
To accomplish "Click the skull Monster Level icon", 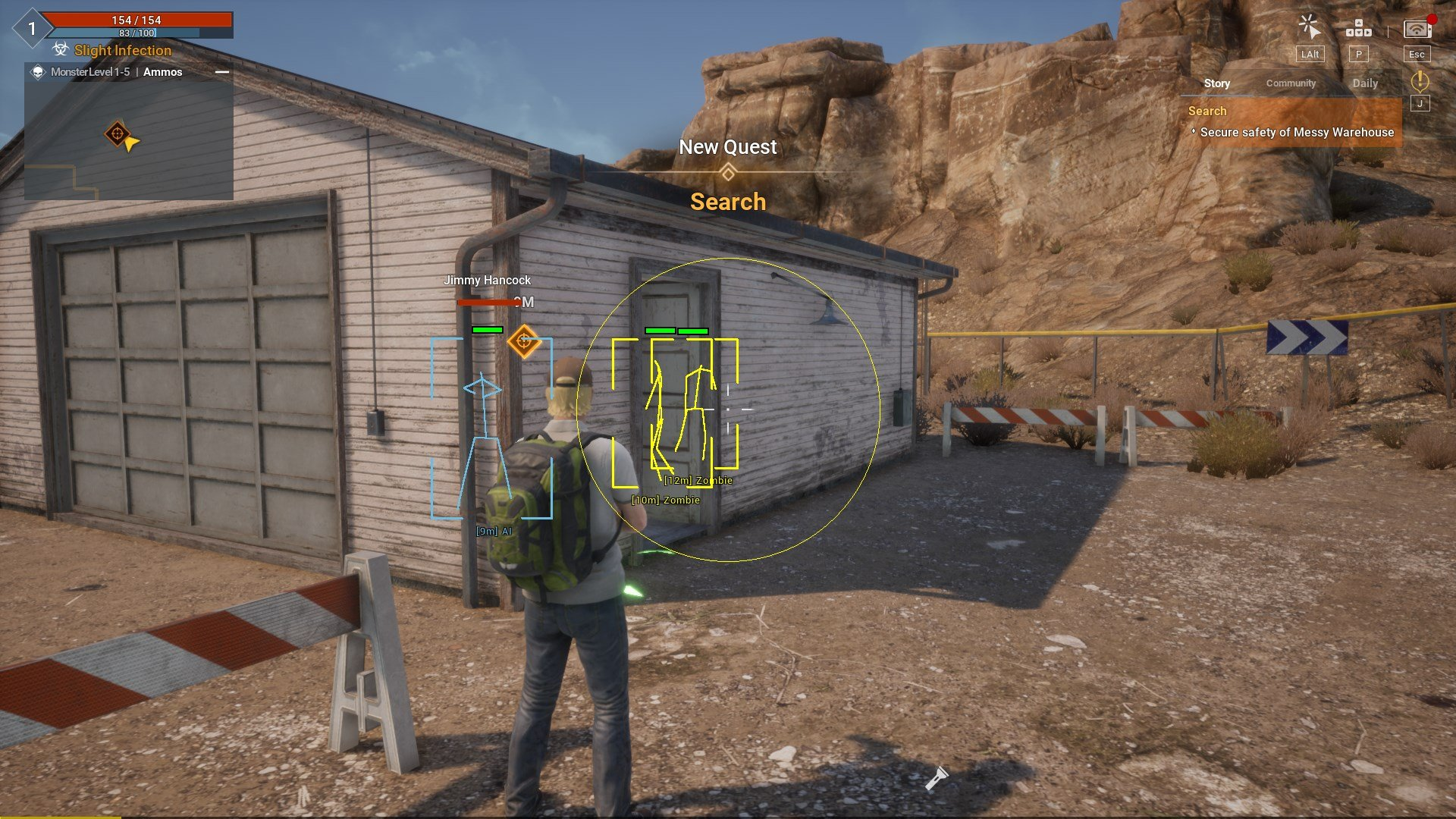I will pyautogui.click(x=38, y=72).
